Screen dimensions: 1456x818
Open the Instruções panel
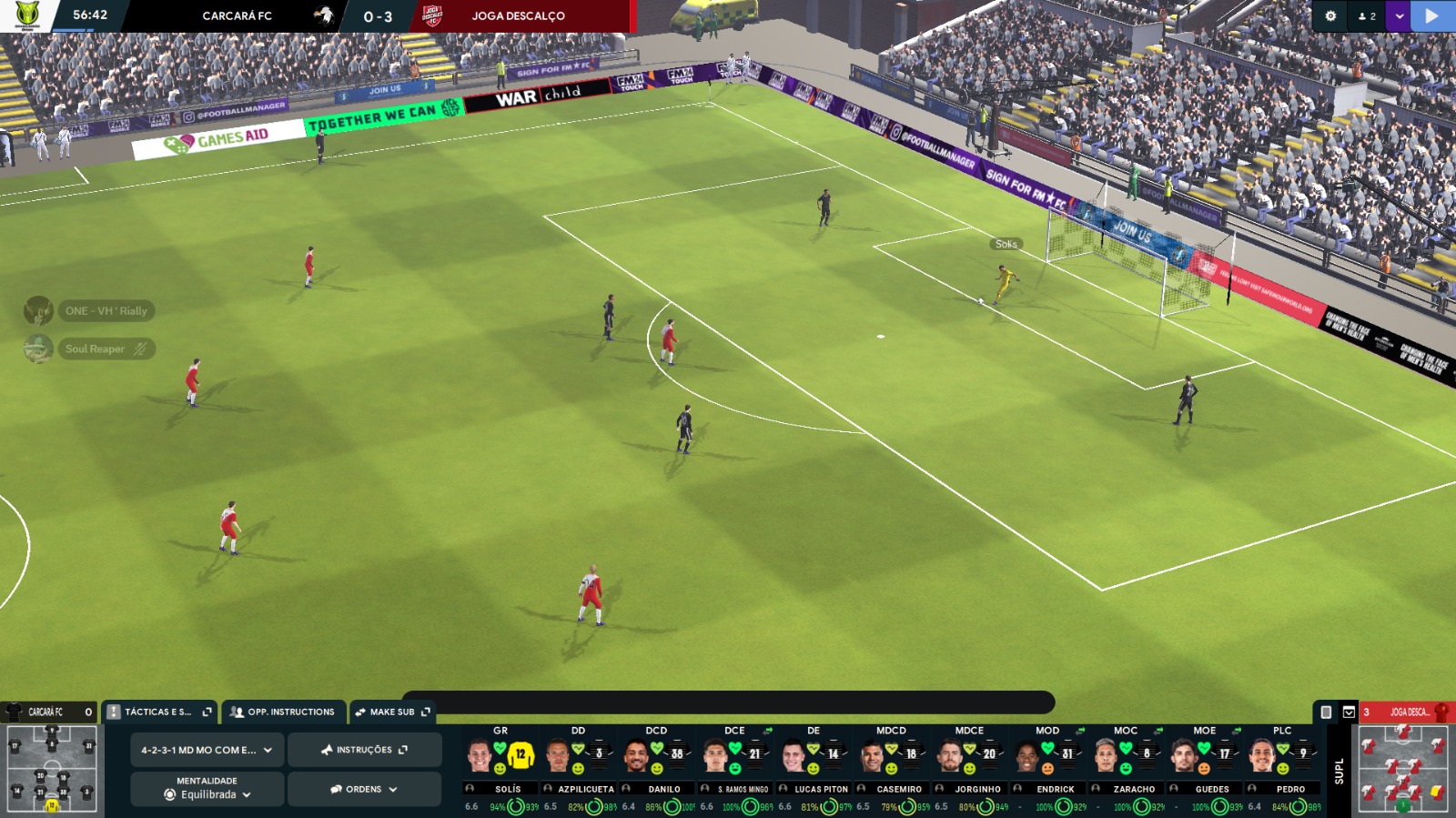(x=364, y=750)
